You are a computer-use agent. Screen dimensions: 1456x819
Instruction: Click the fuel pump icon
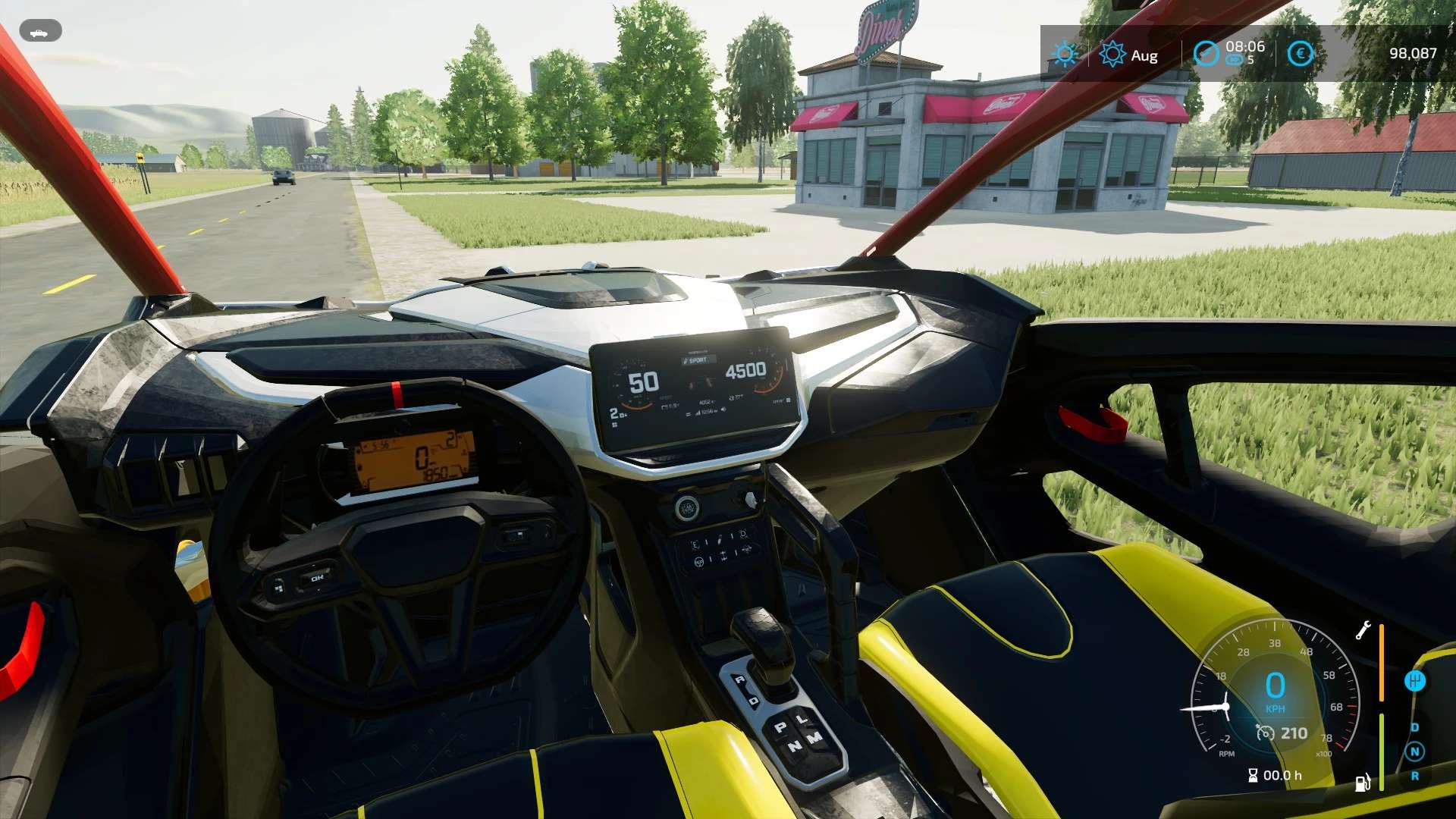tap(1363, 782)
